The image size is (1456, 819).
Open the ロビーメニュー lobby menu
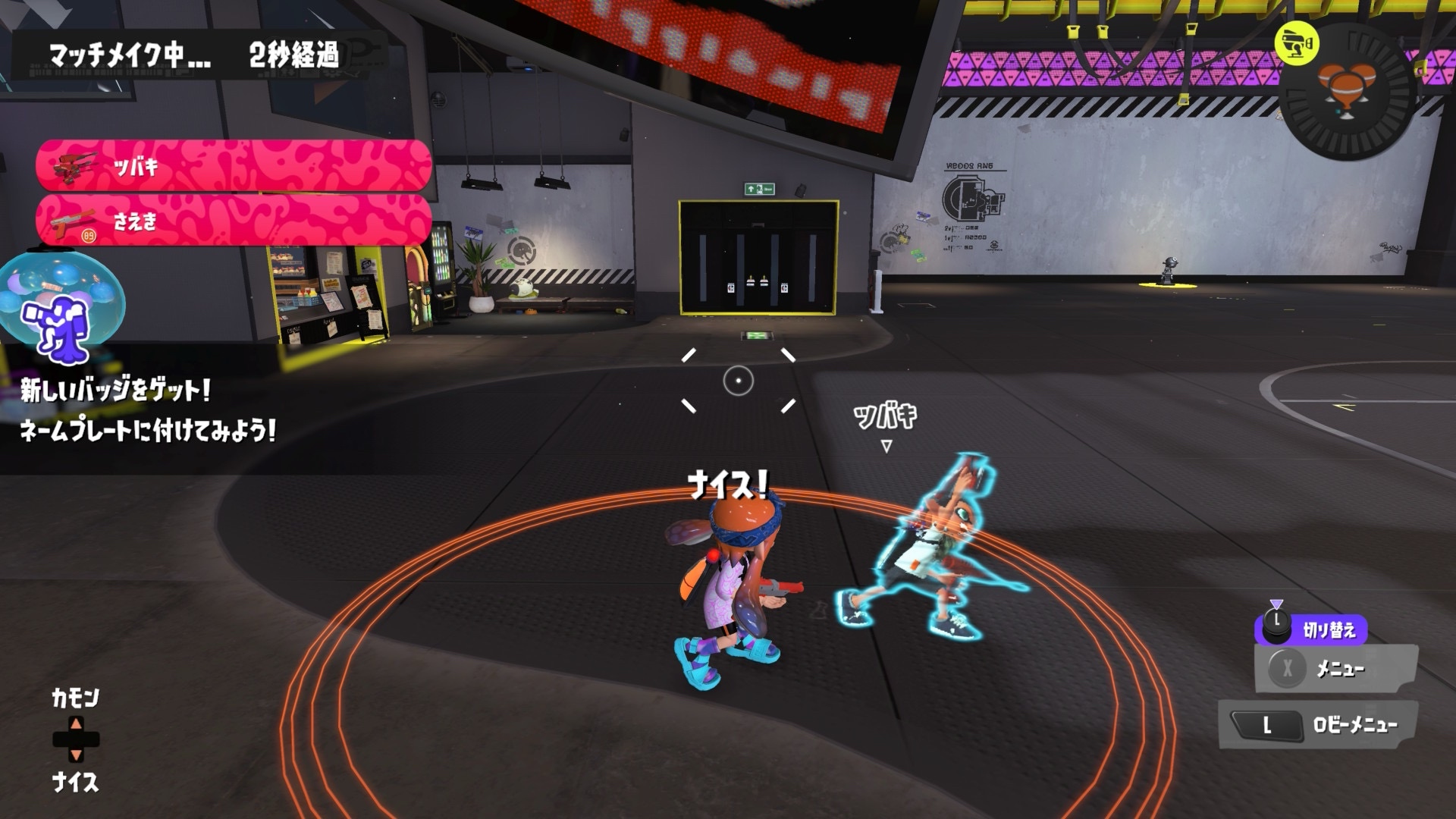coord(1318,725)
